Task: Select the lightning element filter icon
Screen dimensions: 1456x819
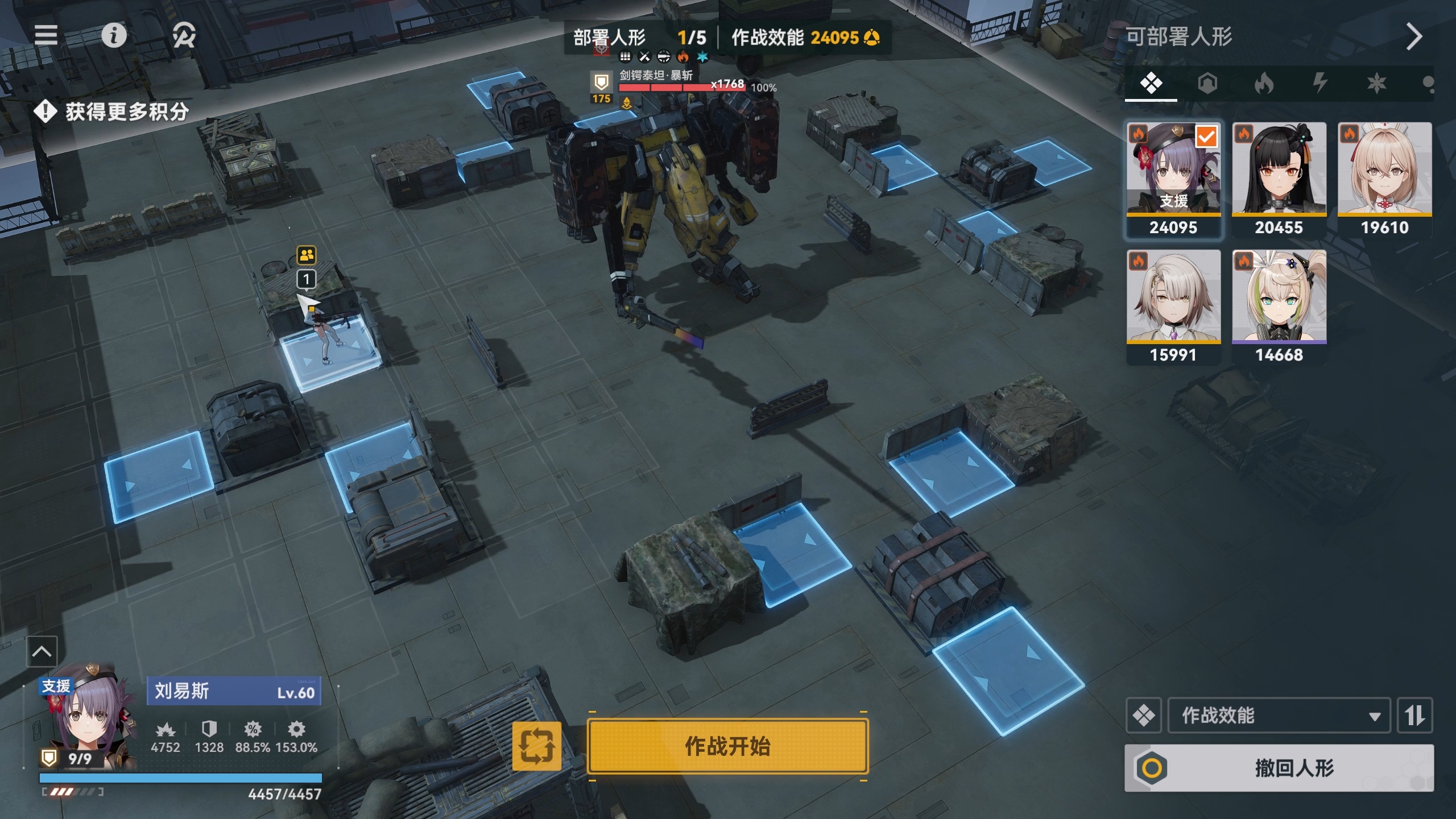Action: coord(1319,83)
